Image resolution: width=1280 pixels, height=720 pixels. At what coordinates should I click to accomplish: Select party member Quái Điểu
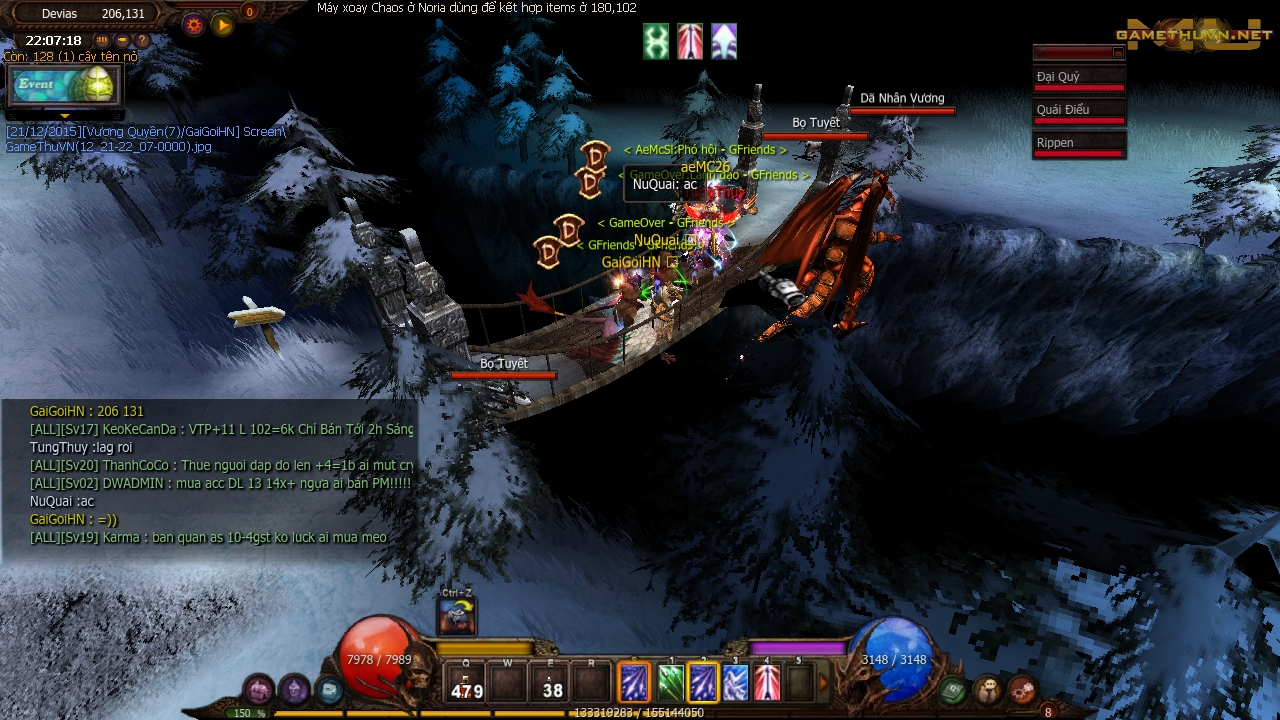[x=1079, y=112]
